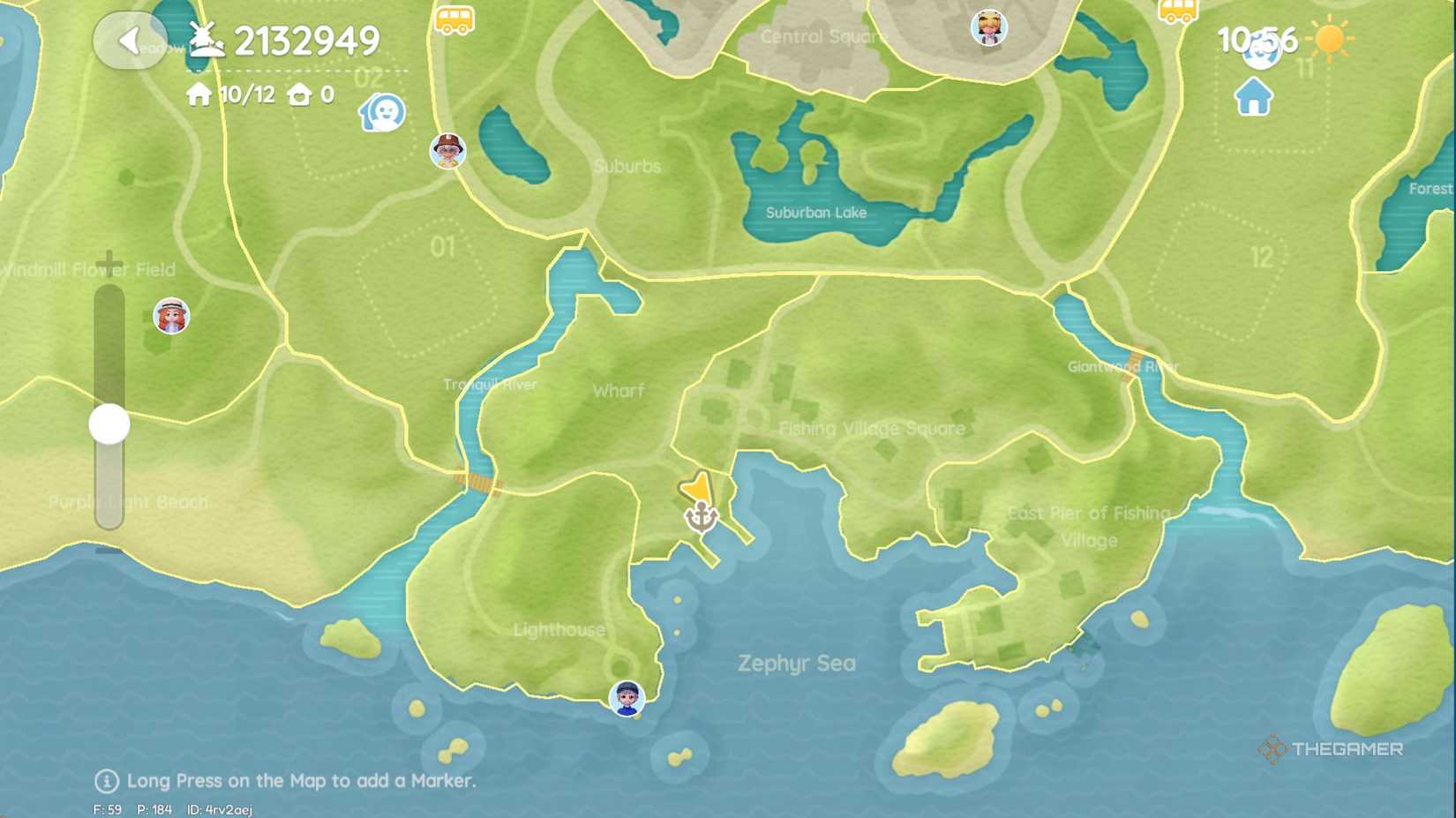The image size is (1456, 818).
Task: Select the Fishing Village Square label on the map
Action: pos(873,429)
